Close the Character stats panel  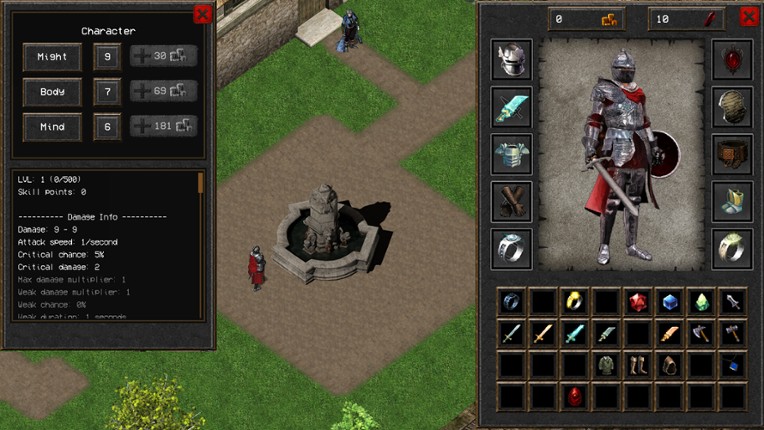tap(203, 14)
